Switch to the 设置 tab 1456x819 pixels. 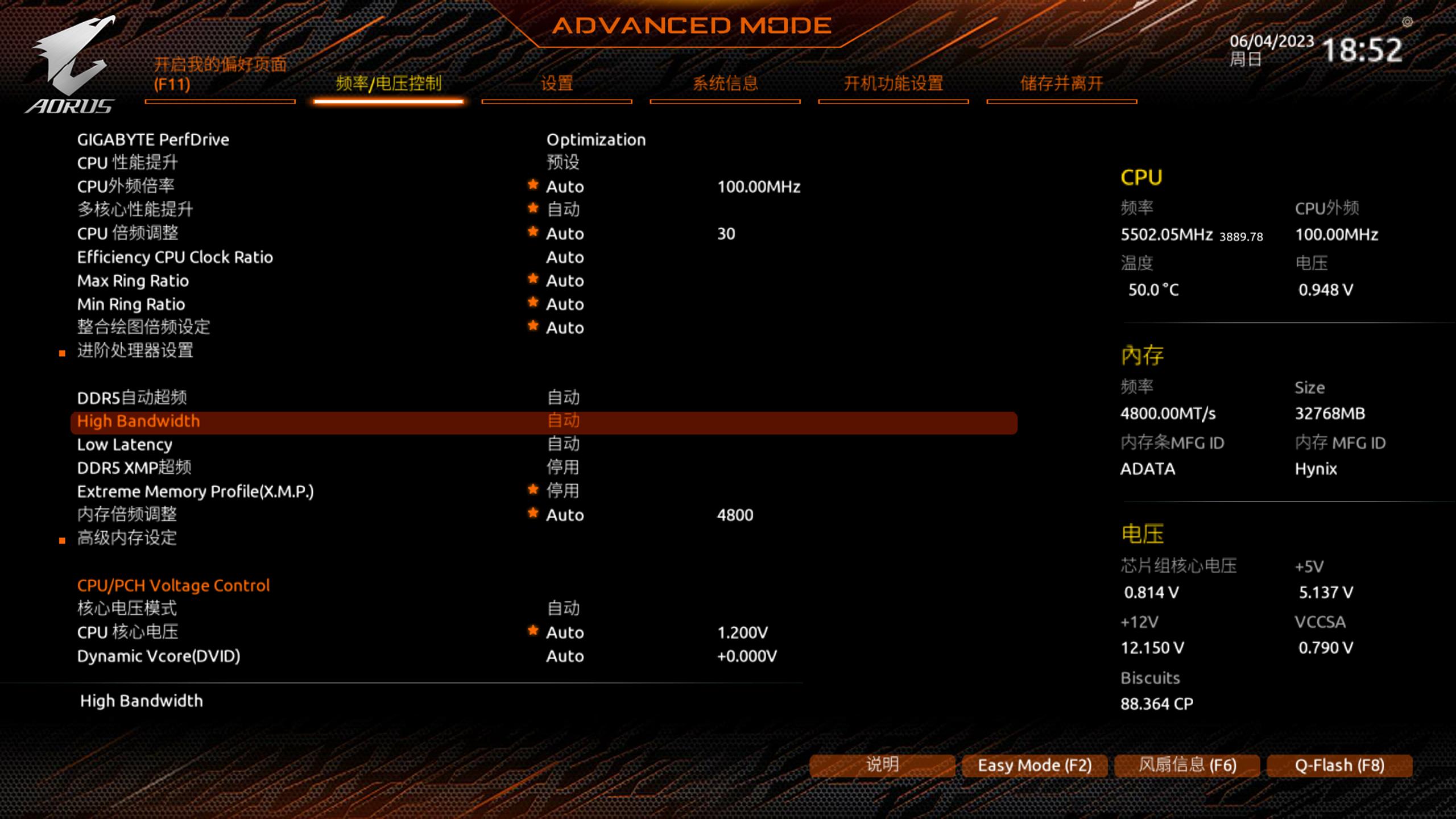tap(556, 84)
